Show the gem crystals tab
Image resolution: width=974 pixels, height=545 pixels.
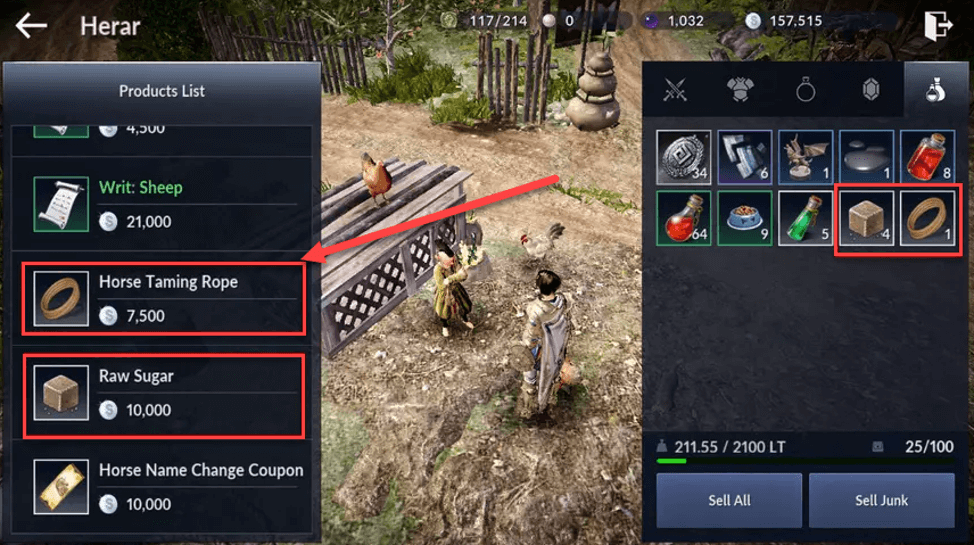point(870,91)
